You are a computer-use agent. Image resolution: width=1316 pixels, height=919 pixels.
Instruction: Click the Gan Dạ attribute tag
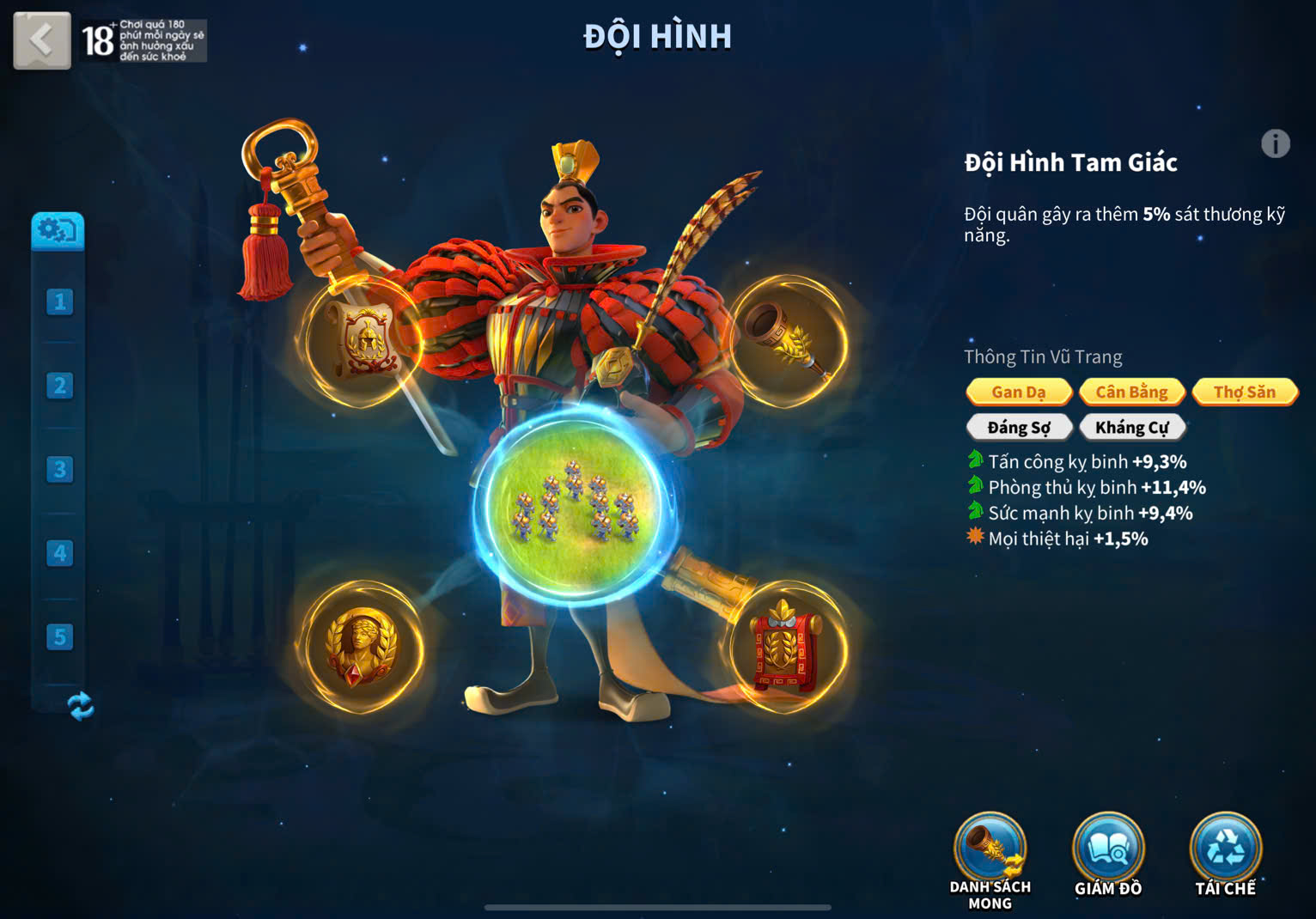[1019, 392]
